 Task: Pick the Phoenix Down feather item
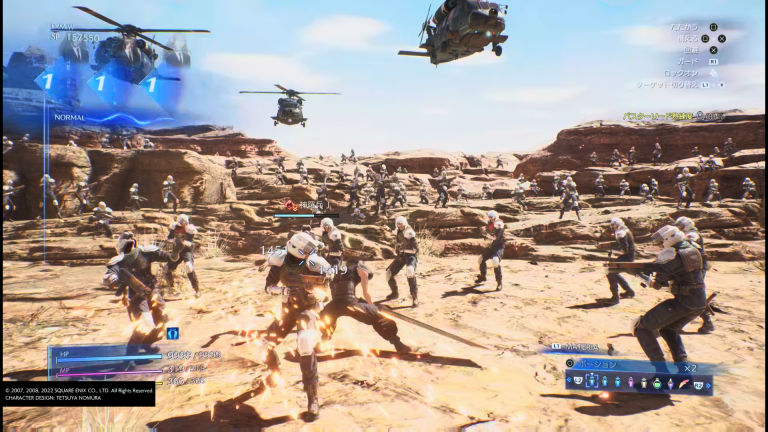[x=682, y=383]
